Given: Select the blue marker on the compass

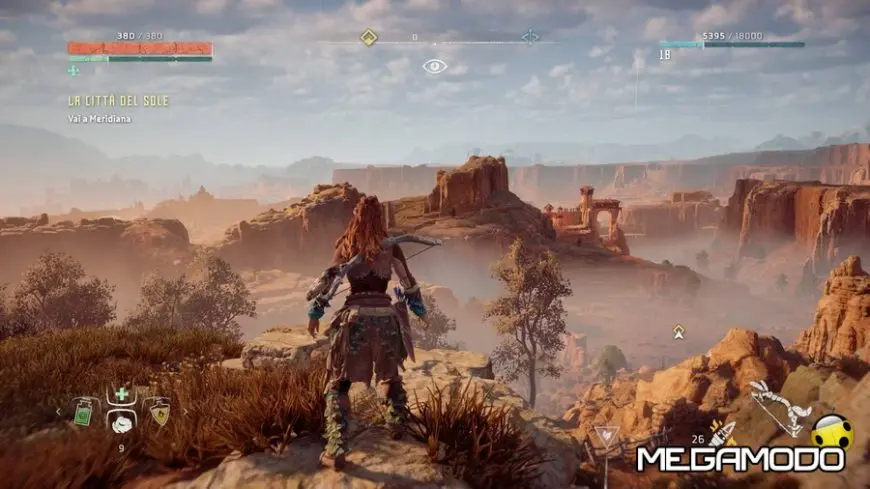Looking at the screenshot, I should [x=530, y=37].
